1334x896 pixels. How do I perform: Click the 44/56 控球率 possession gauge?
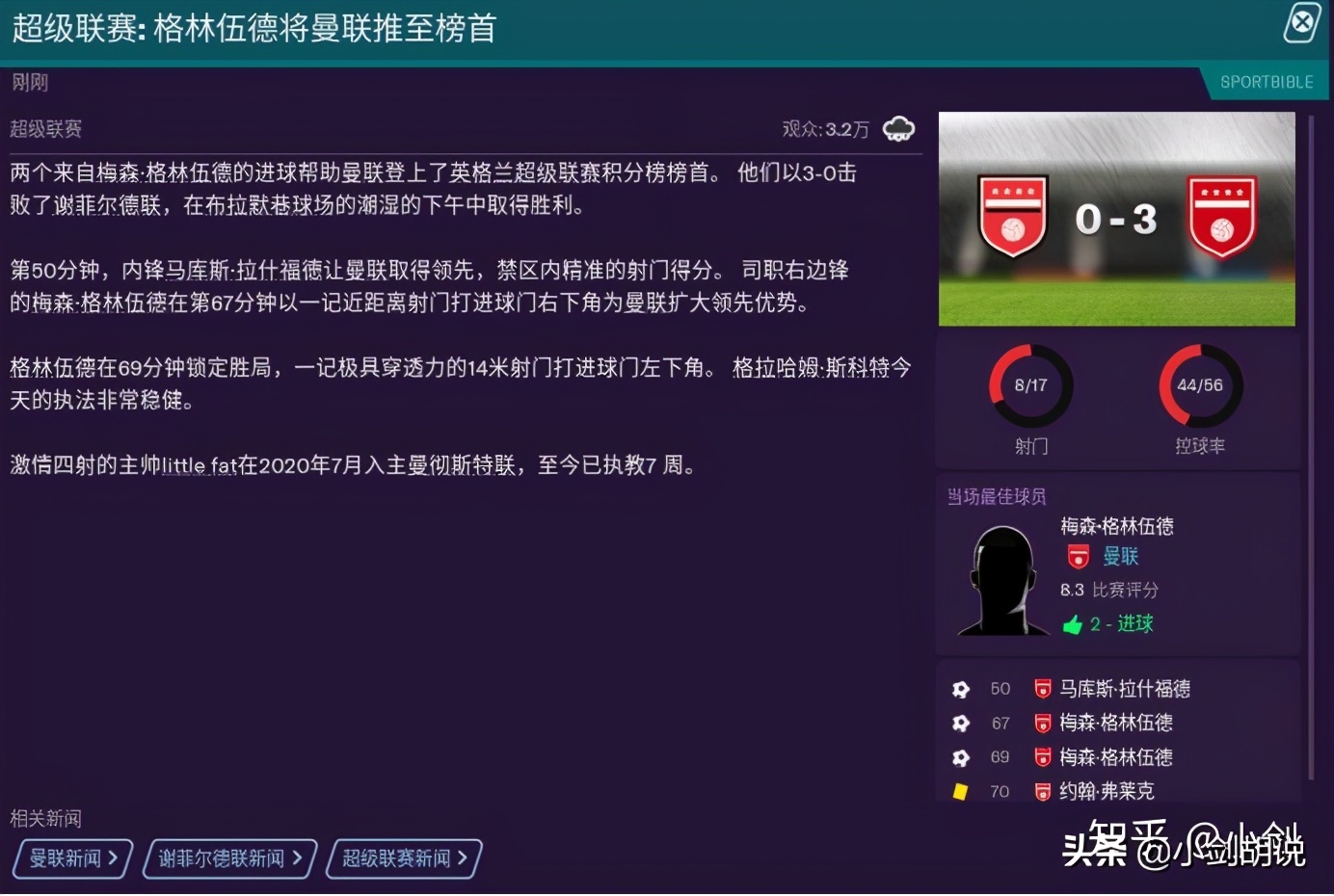tap(1199, 385)
